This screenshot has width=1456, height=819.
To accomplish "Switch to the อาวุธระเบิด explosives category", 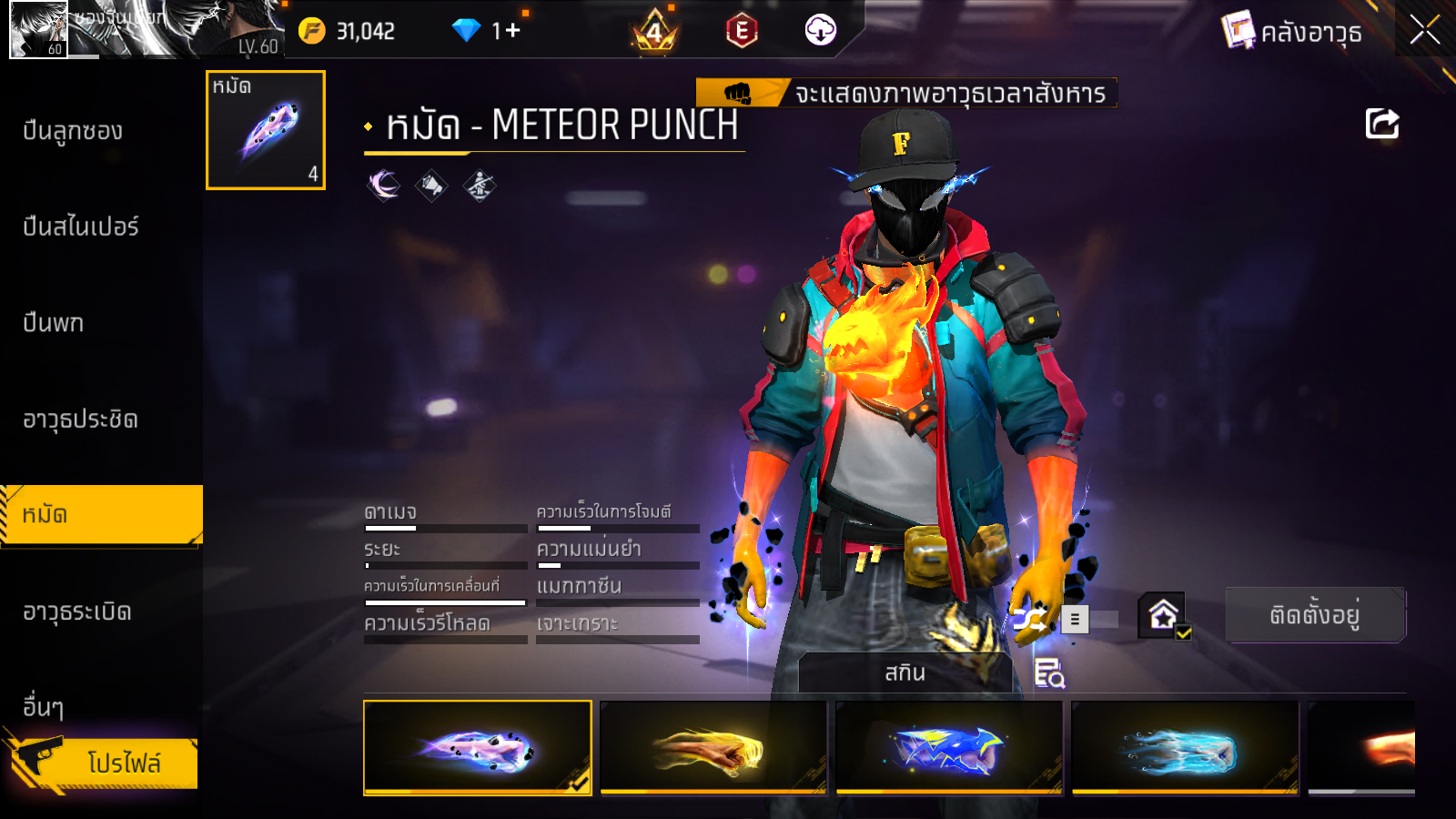I will pyautogui.click(x=77, y=612).
